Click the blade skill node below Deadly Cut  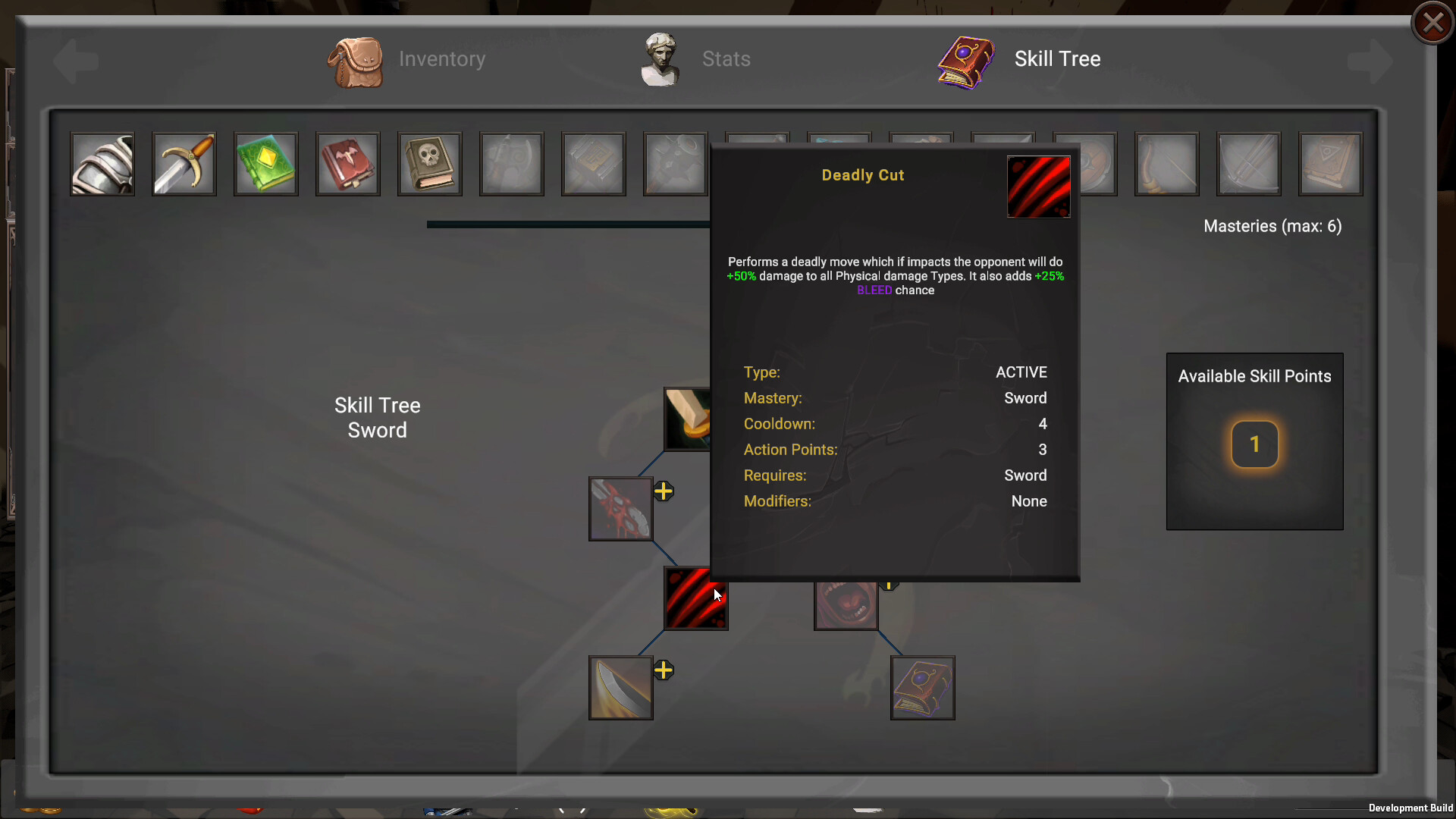tap(620, 688)
